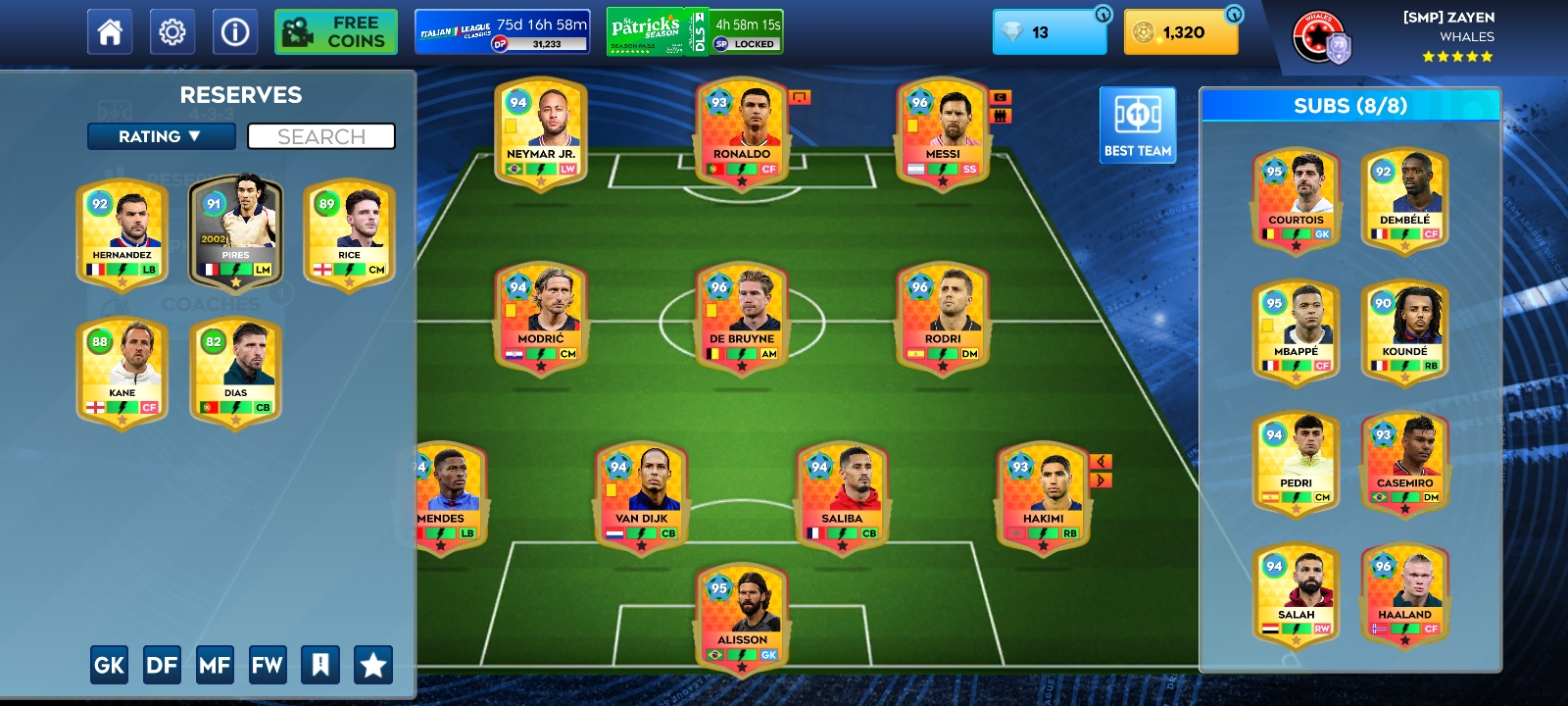
Task: Open the settings gear icon
Action: [x=172, y=31]
